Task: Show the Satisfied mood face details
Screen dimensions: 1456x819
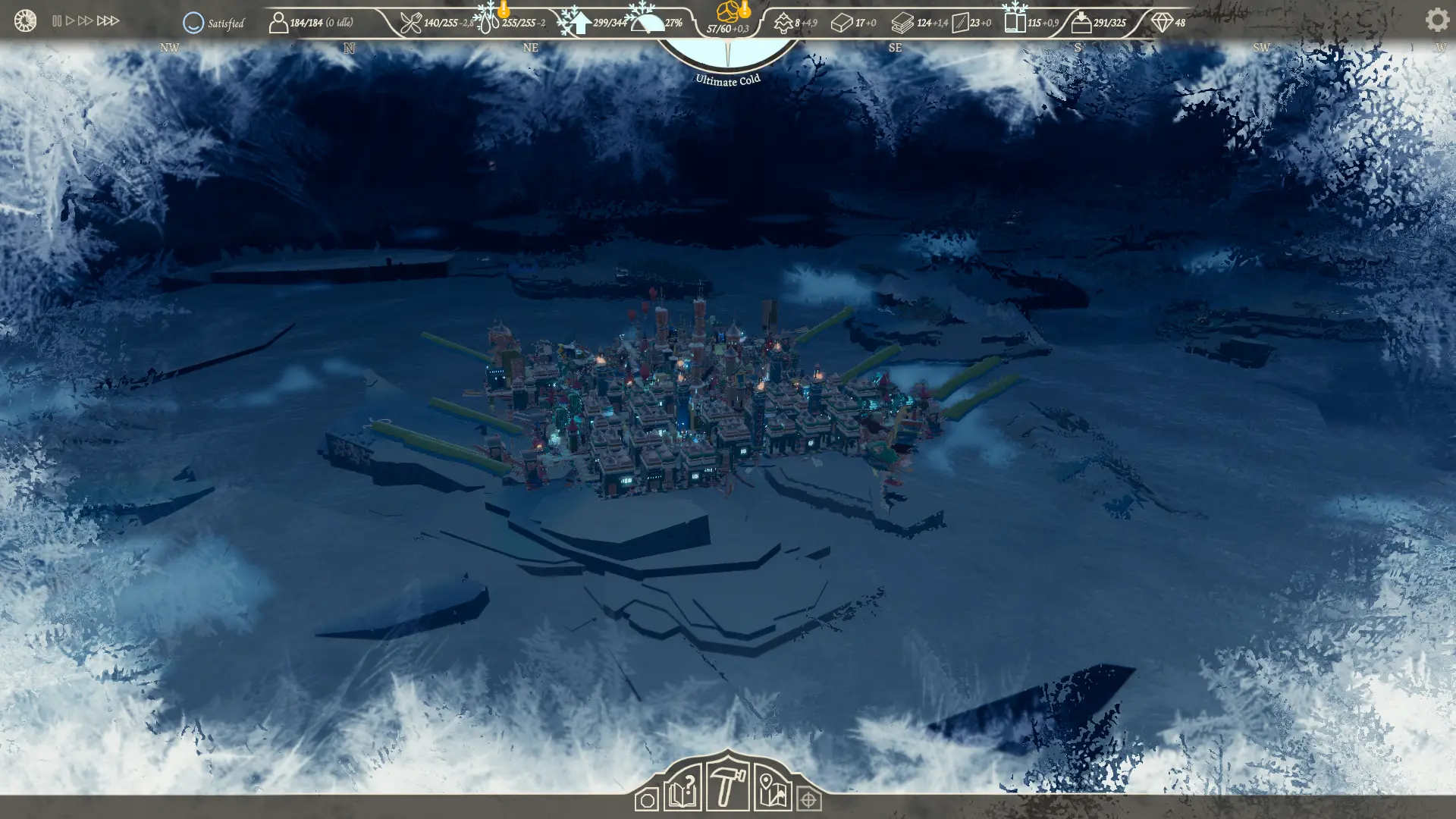Action: click(x=193, y=23)
